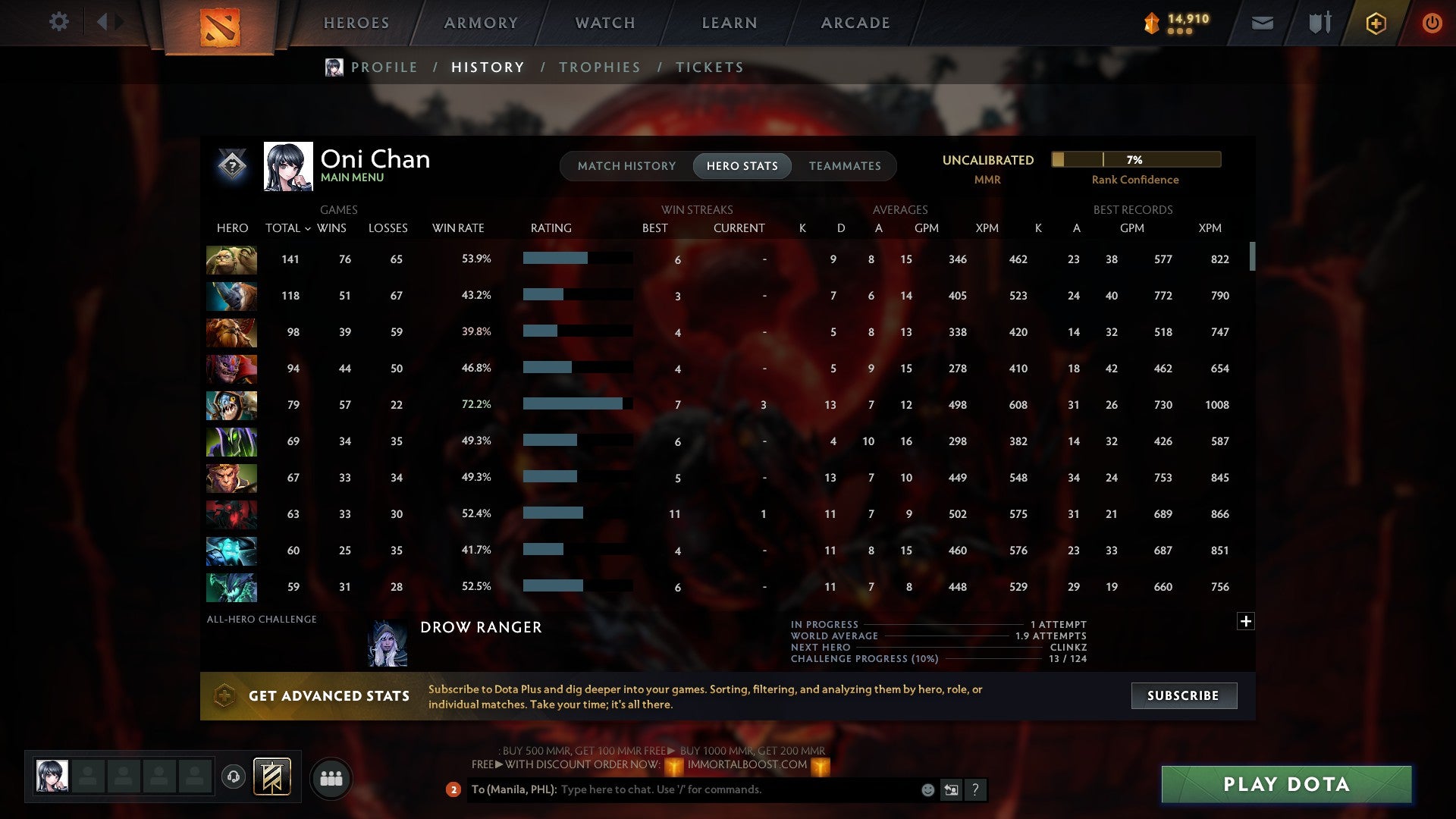The width and height of the screenshot is (1456, 819).
Task: Open the friends list three-person icon
Action: (x=330, y=777)
